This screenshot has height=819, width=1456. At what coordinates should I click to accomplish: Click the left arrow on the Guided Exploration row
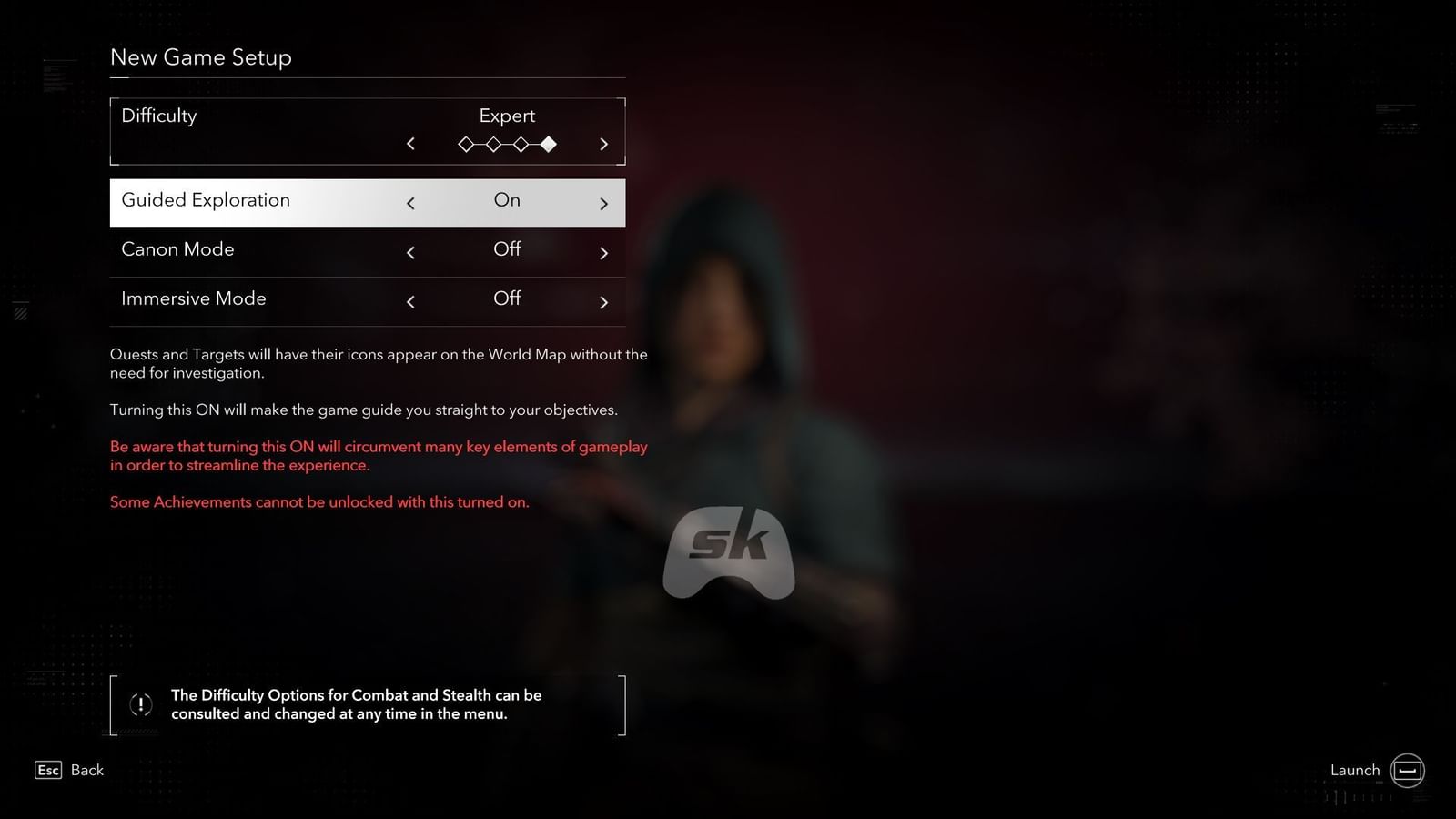[410, 203]
